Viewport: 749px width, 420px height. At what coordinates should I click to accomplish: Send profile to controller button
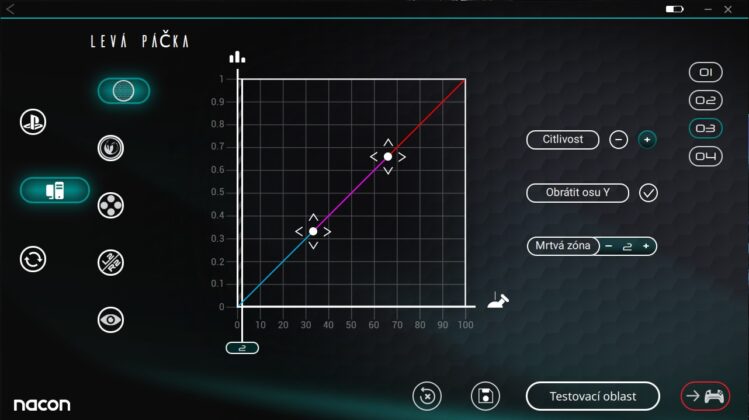pos(705,395)
